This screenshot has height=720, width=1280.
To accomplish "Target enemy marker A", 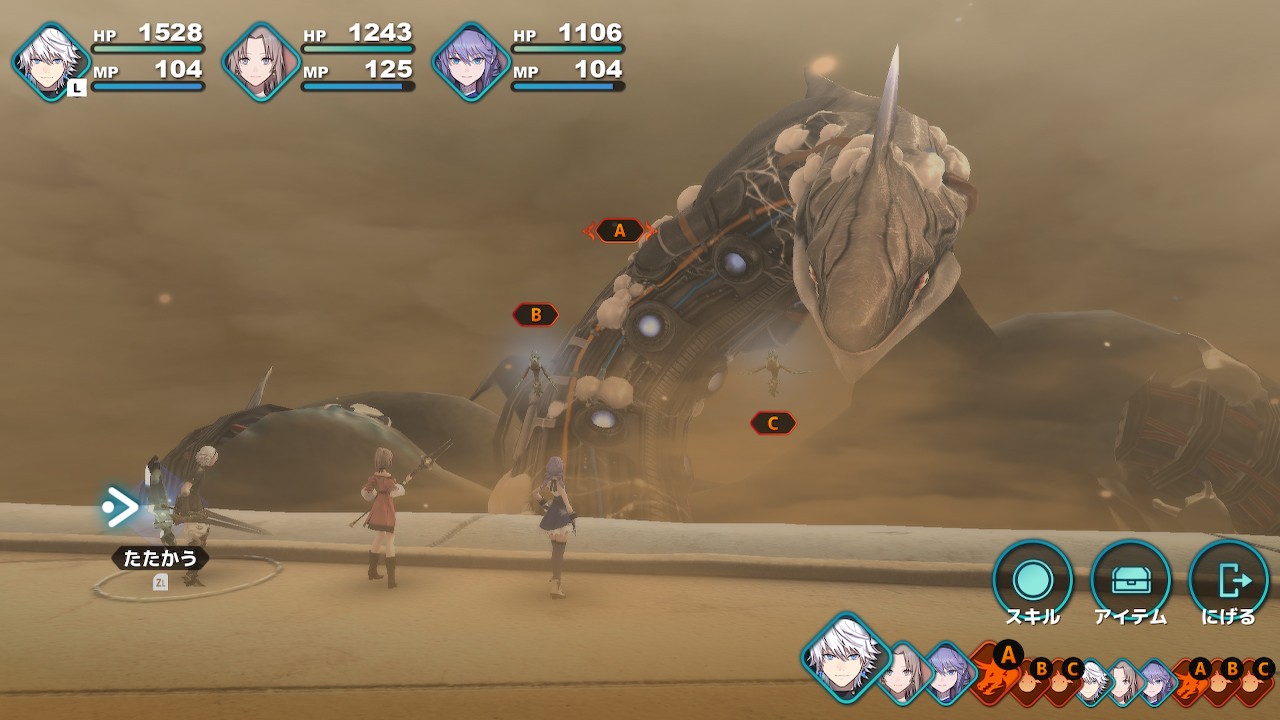I will click(x=620, y=231).
